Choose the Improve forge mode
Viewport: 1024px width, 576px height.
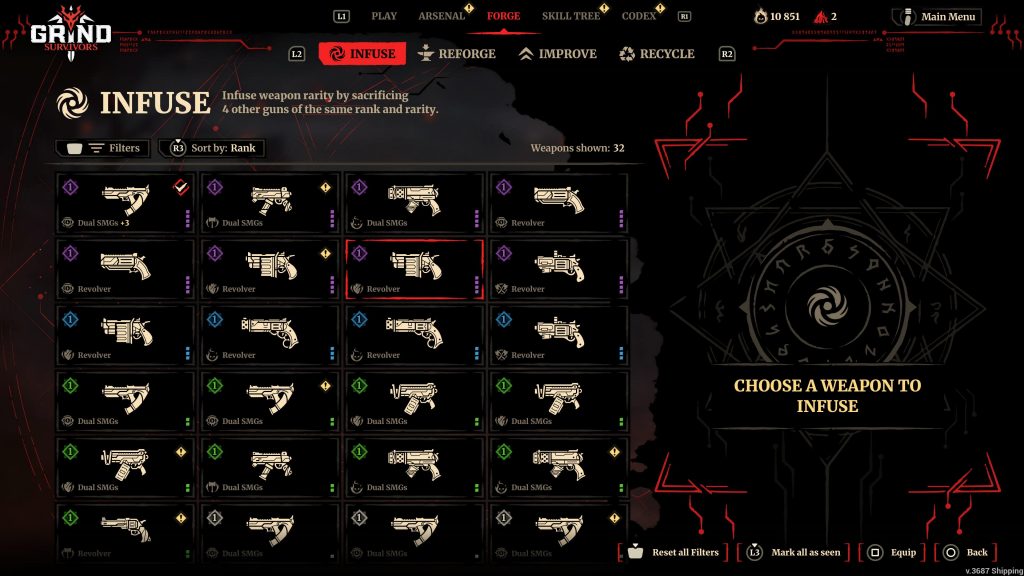tap(557, 54)
